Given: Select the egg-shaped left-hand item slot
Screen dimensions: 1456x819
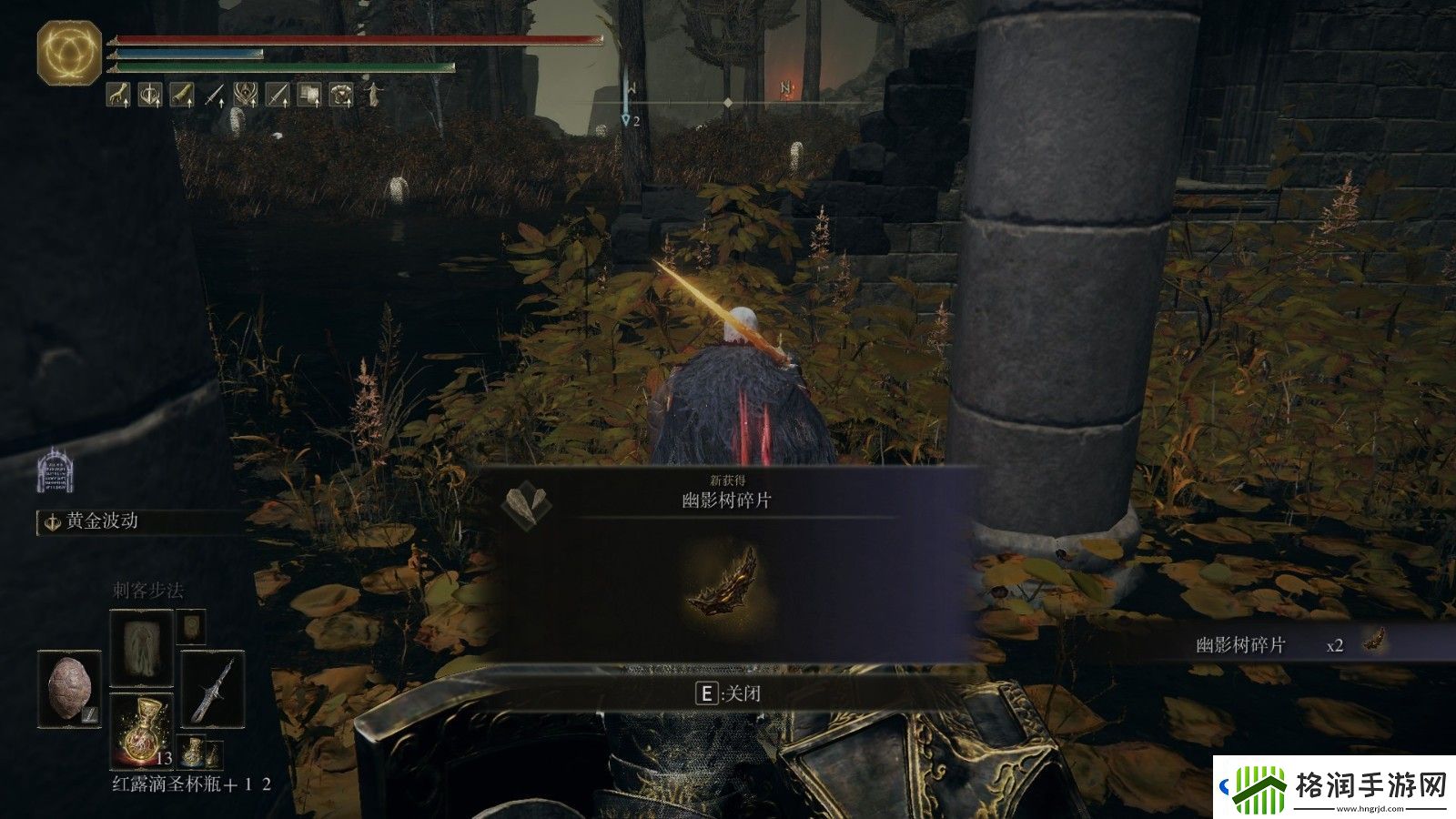Looking at the screenshot, I should pos(70,687).
